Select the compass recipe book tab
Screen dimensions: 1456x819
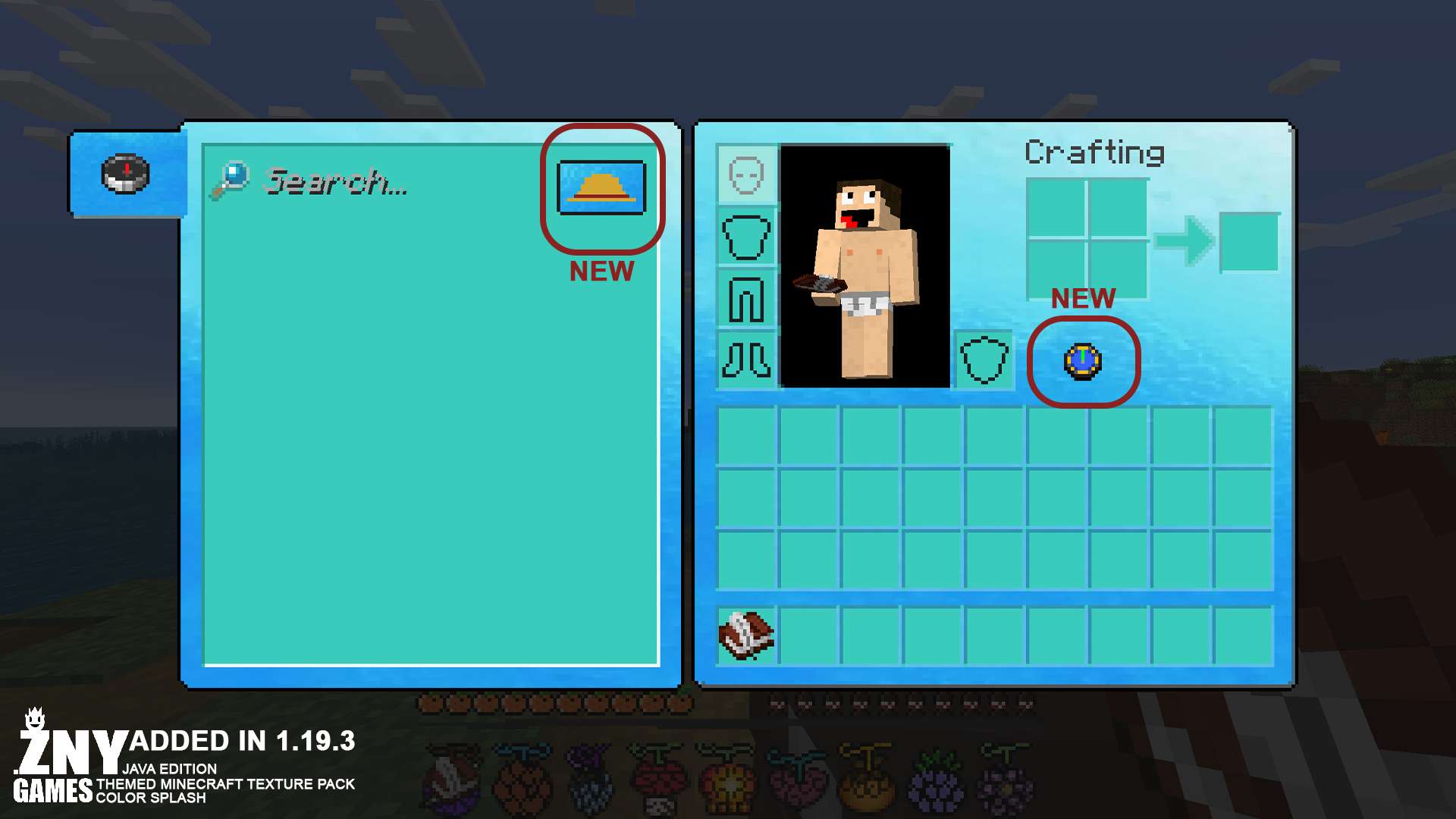(126, 174)
